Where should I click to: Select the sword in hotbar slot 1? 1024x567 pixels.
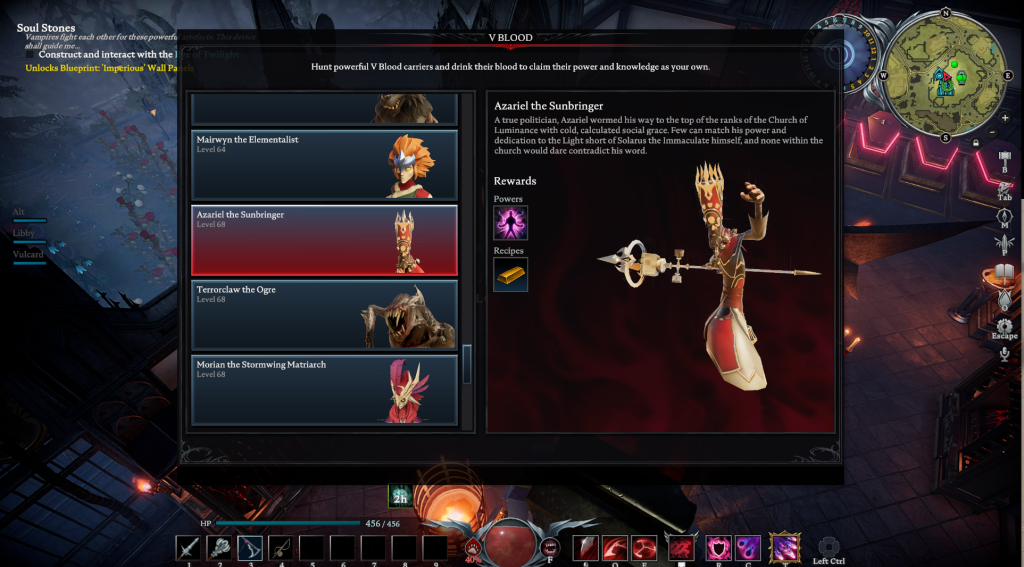coord(188,547)
